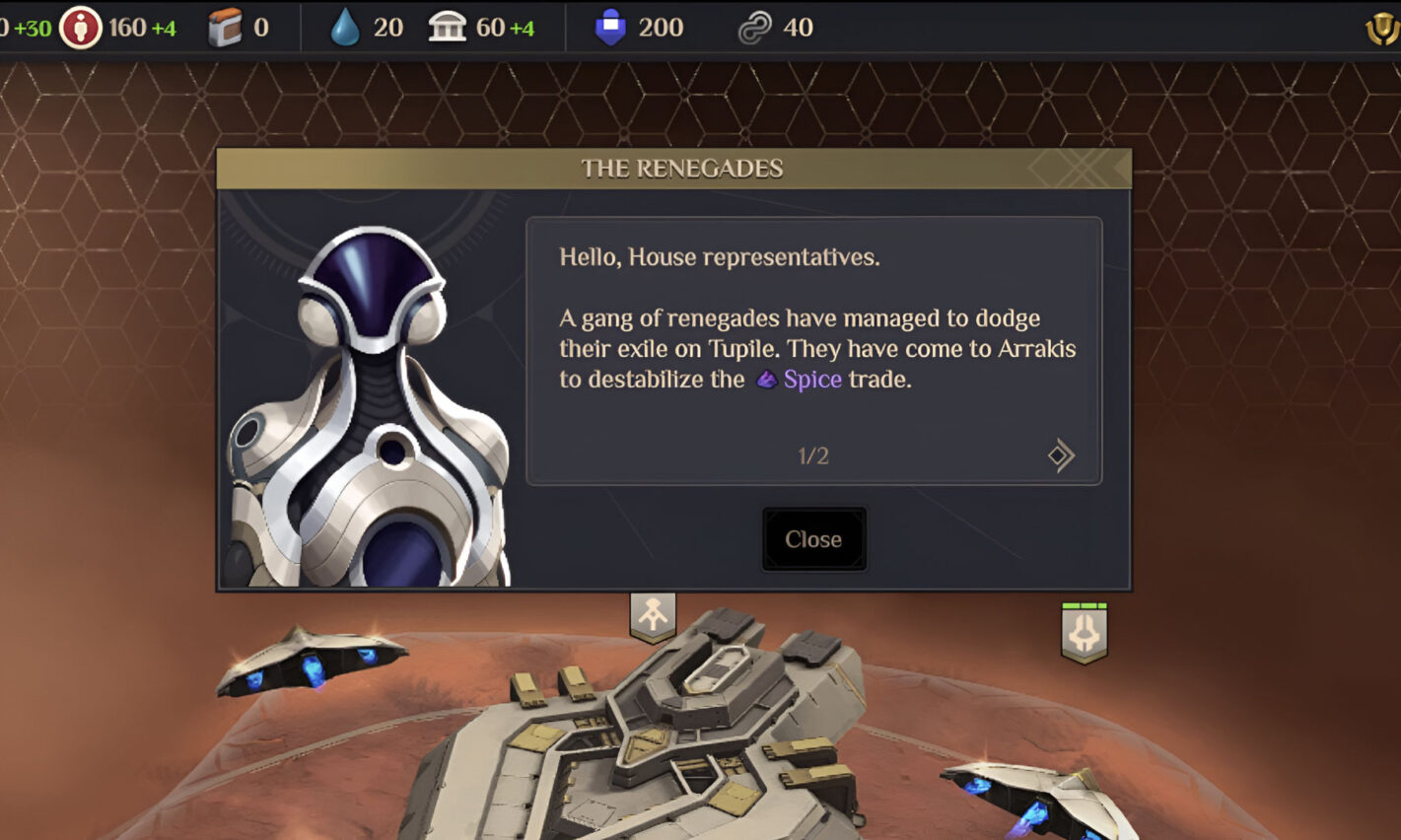Select the red manpower resource icon
The image size is (1401, 840).
pos(80,28)
